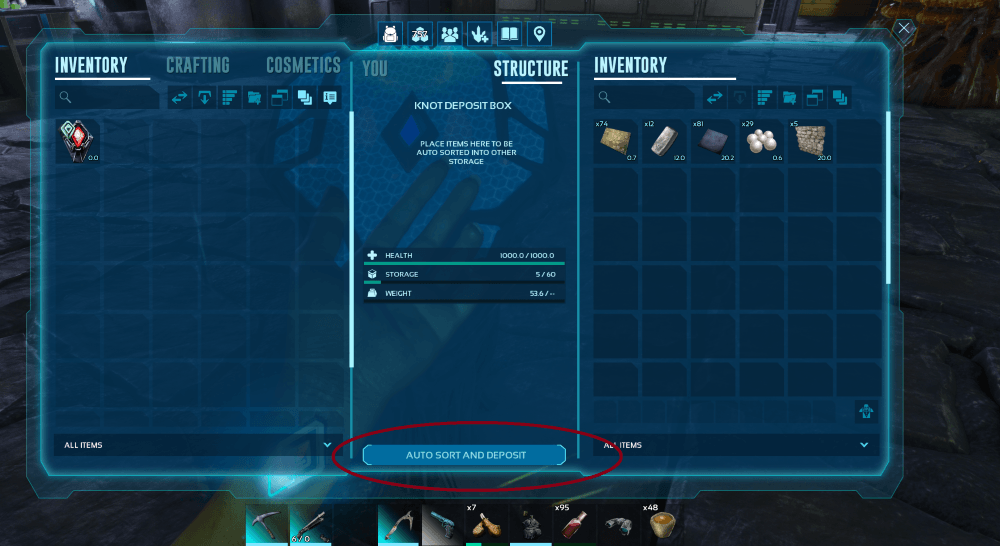Click the deposit box inventory search field
This screenshot has width=1000, height=546.
(x=646, y=97)
